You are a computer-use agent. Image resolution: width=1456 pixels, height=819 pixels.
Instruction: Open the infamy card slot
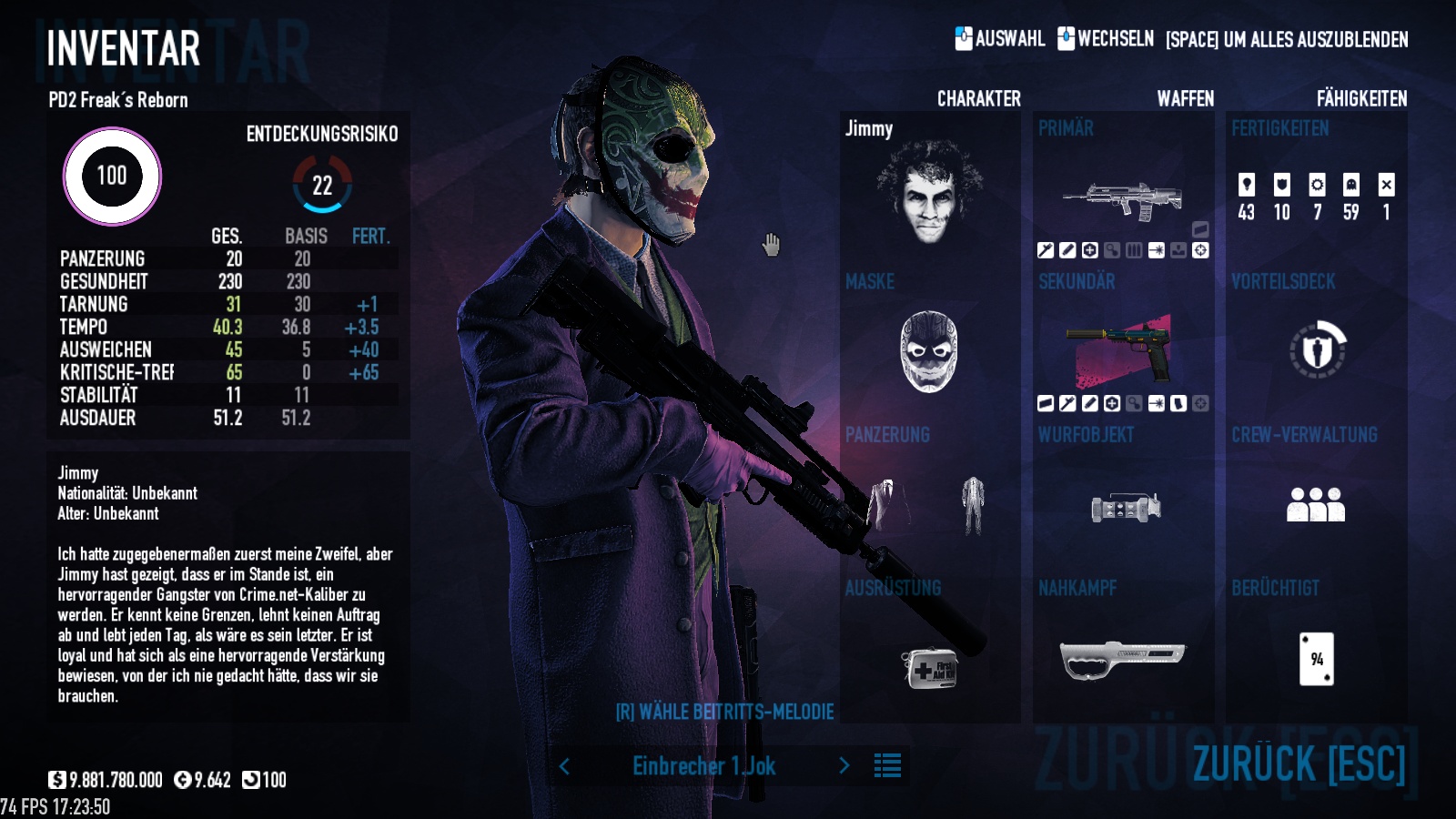tap(1316, 659)
